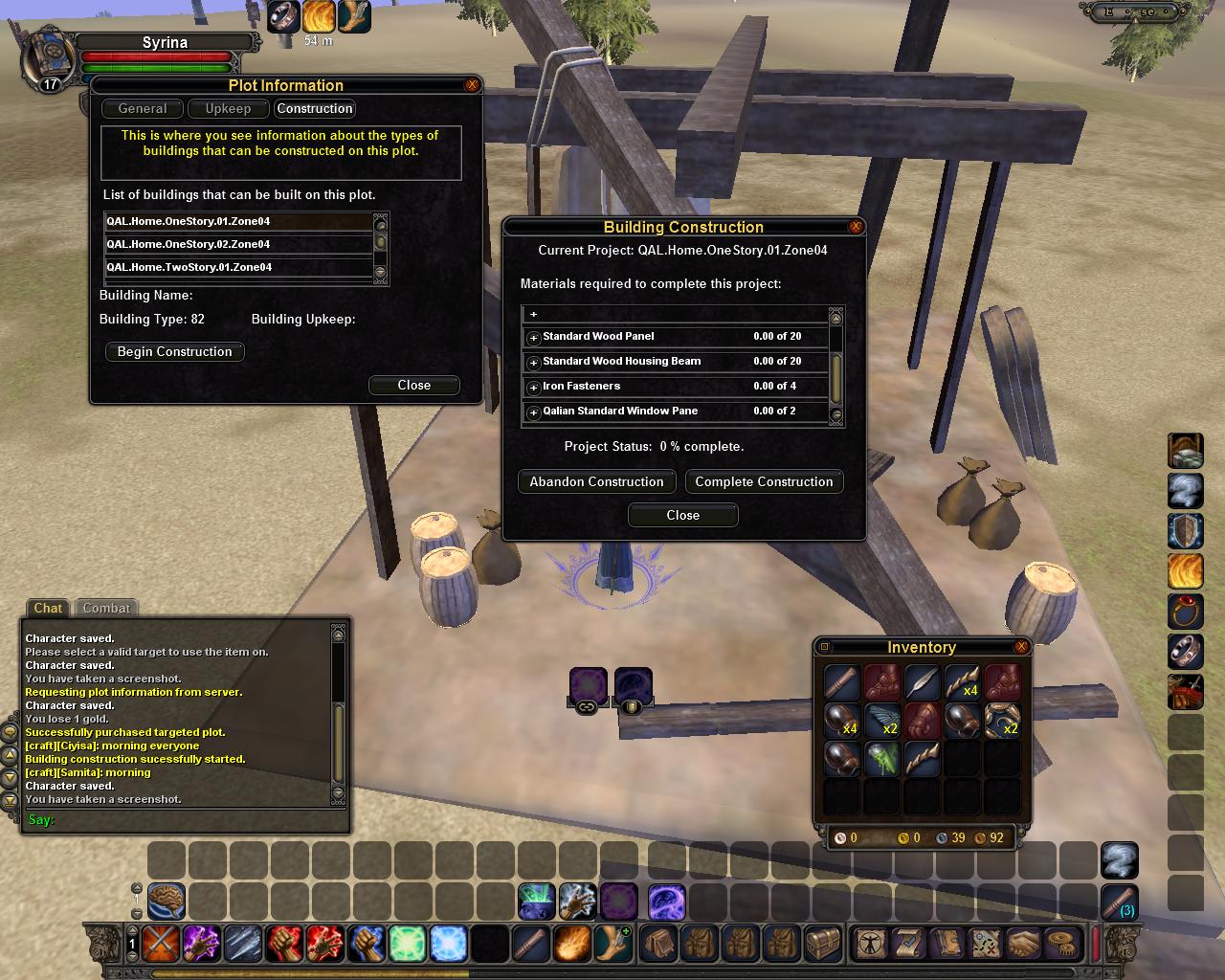The image size is (1225, 980).
Task: Click Complete Construction
Action: pos(764,482)
